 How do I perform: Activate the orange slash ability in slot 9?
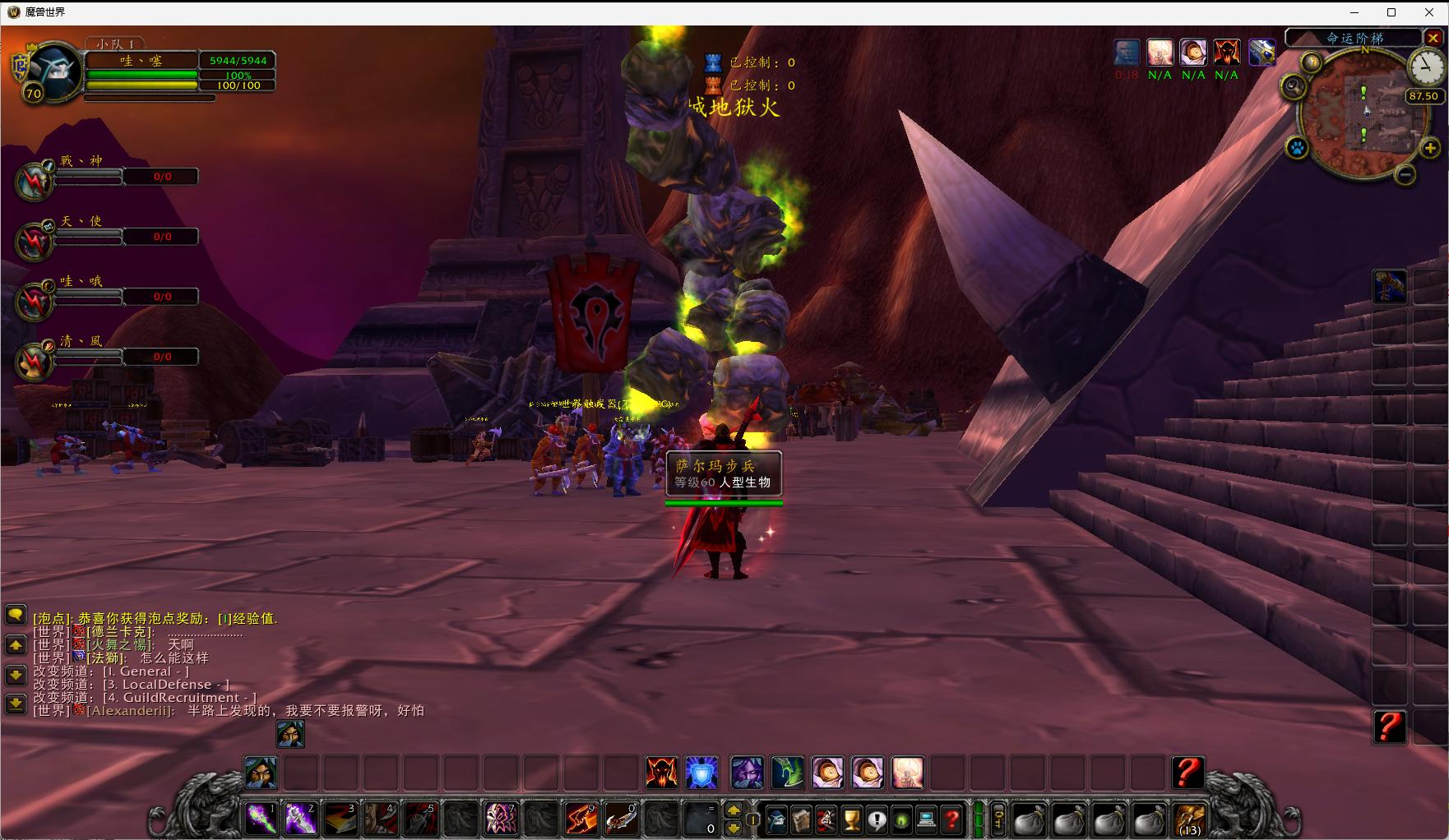pyautogui.click(x=581, y=819)
